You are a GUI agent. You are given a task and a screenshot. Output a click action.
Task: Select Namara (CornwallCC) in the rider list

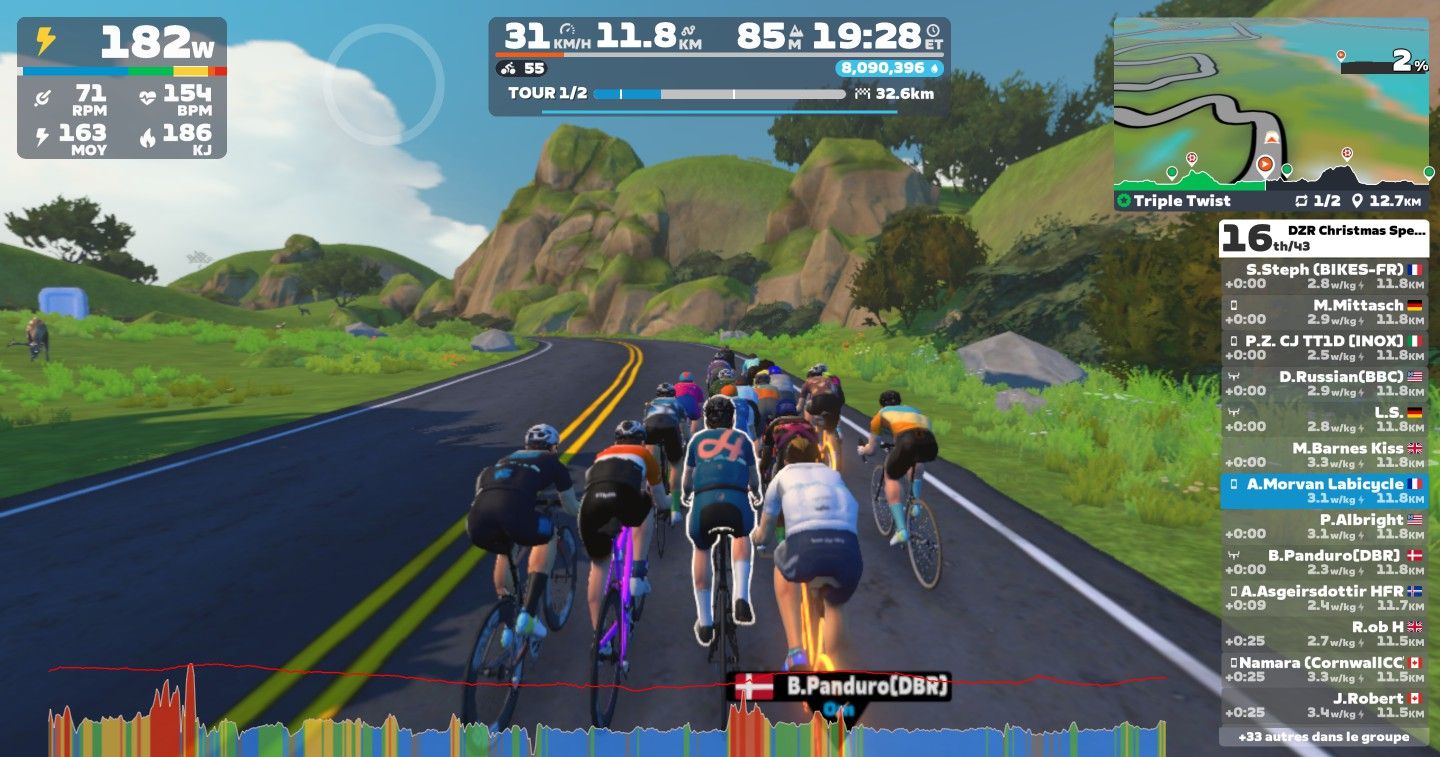pyautogui.click(x=1324, y=669)
